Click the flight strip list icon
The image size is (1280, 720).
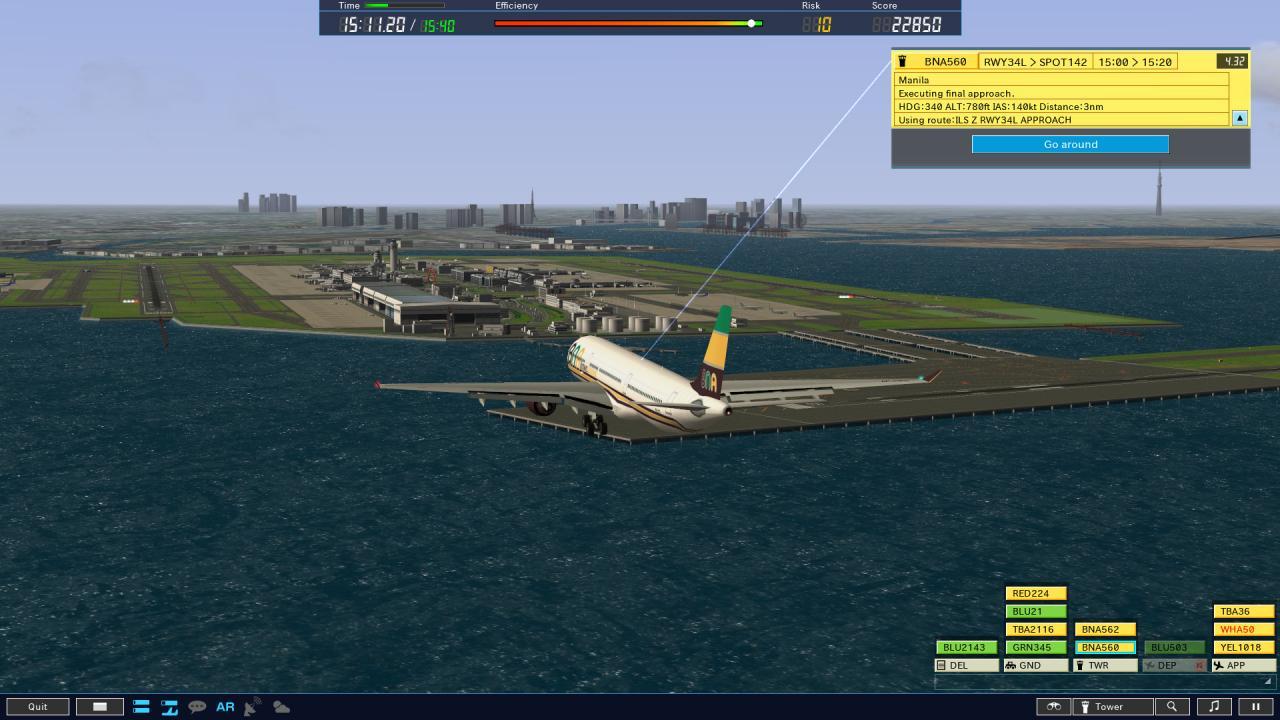click(141, 707)
